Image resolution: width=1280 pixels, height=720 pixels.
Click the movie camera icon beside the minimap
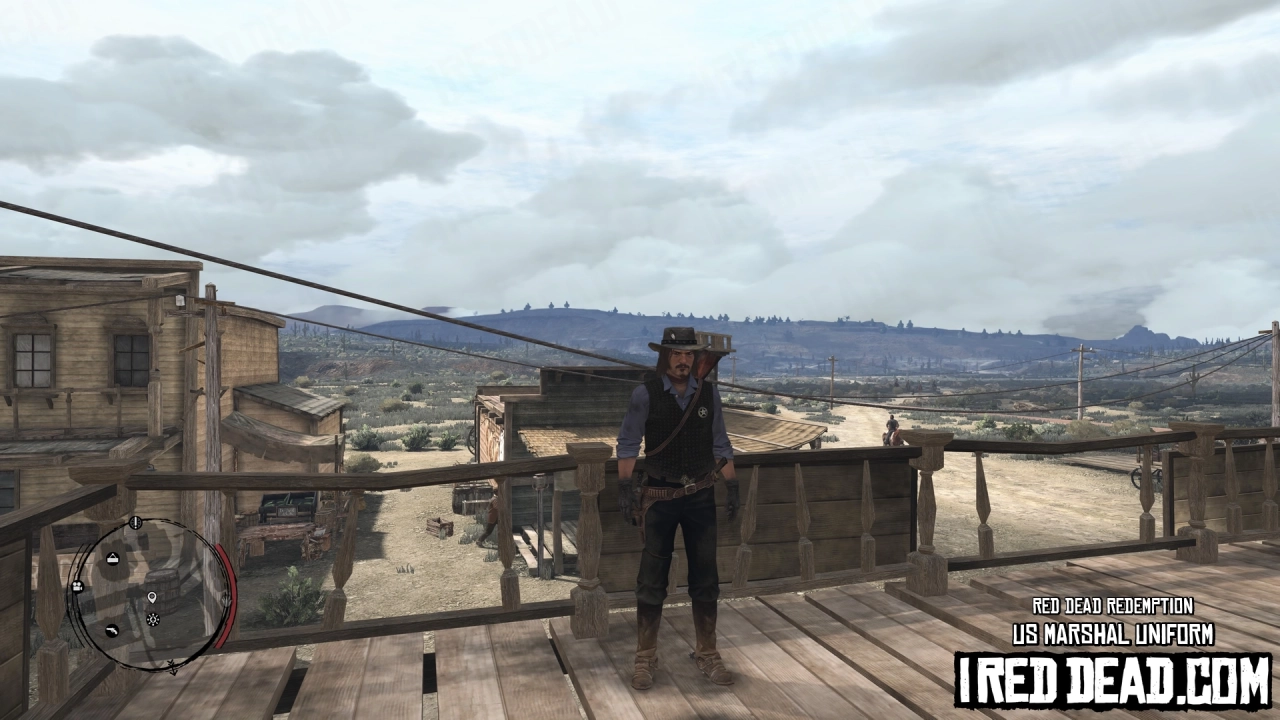click(x=77, y=585)
